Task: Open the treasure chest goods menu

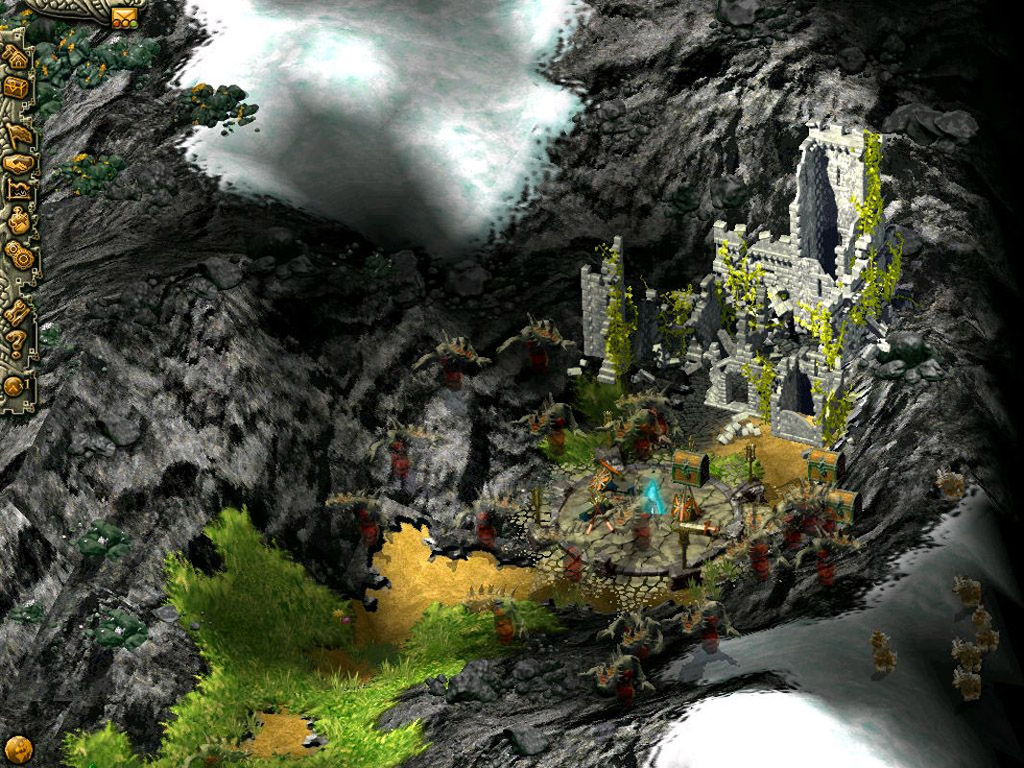Action: [x=16, y=88]
